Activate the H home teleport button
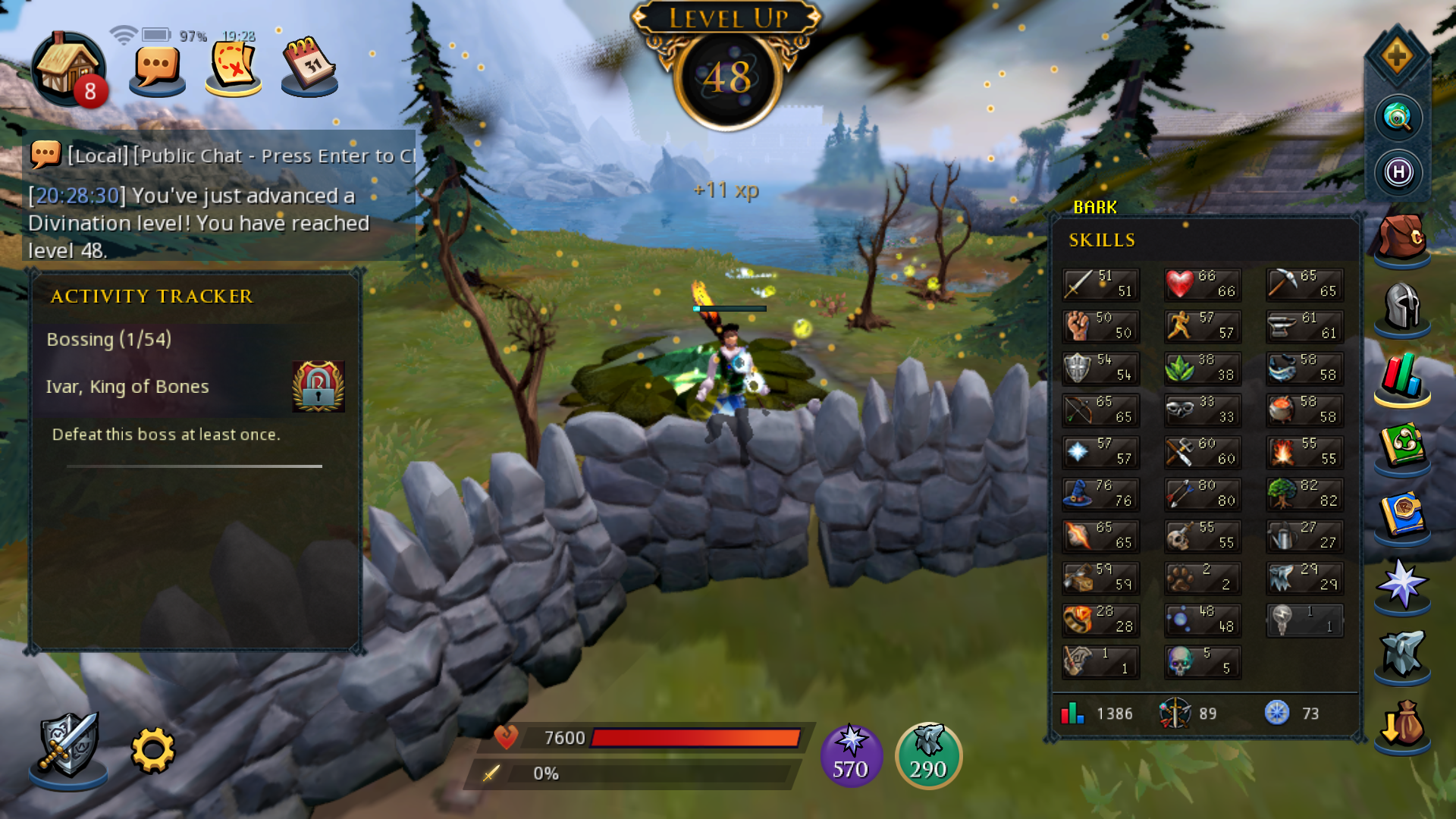This screenshot has width=1456, height=819. 1398,172
